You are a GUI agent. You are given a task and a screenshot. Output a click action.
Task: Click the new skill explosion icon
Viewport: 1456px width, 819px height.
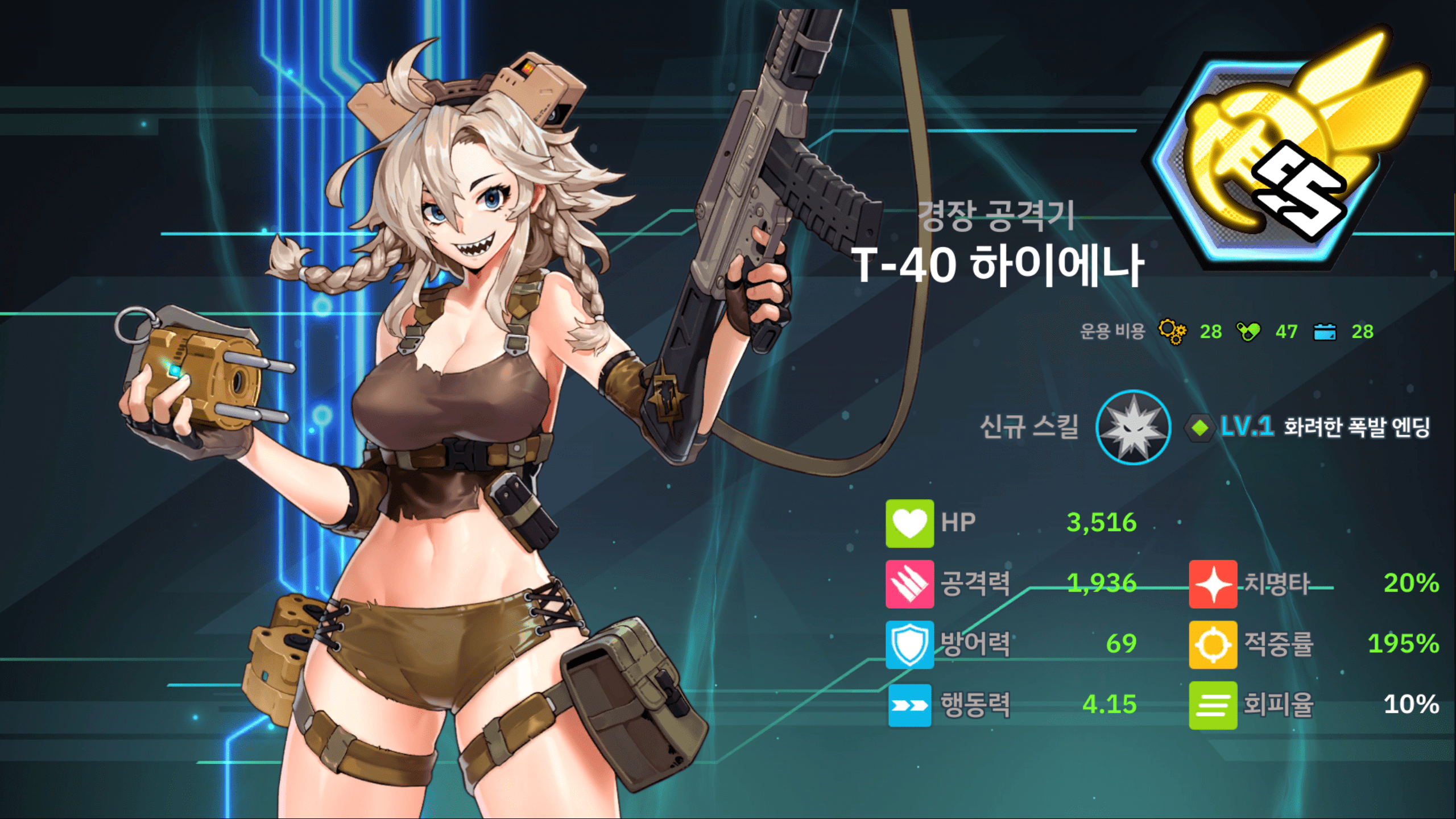(1133, 427)
